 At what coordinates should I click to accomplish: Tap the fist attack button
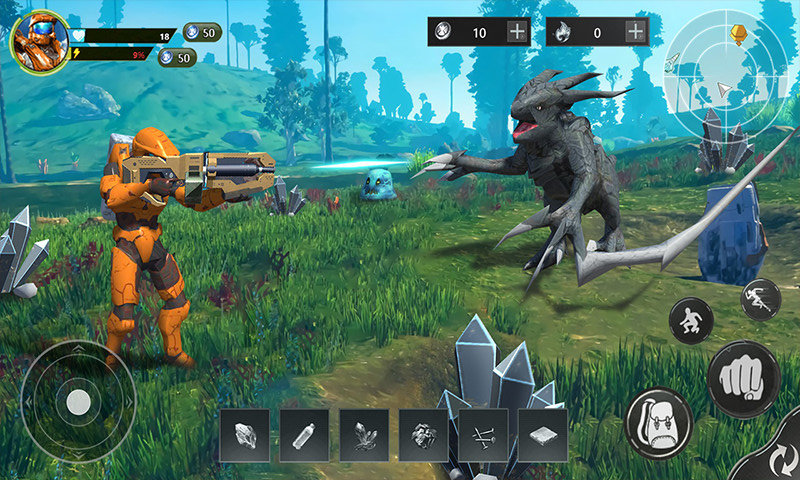[743, 378]
